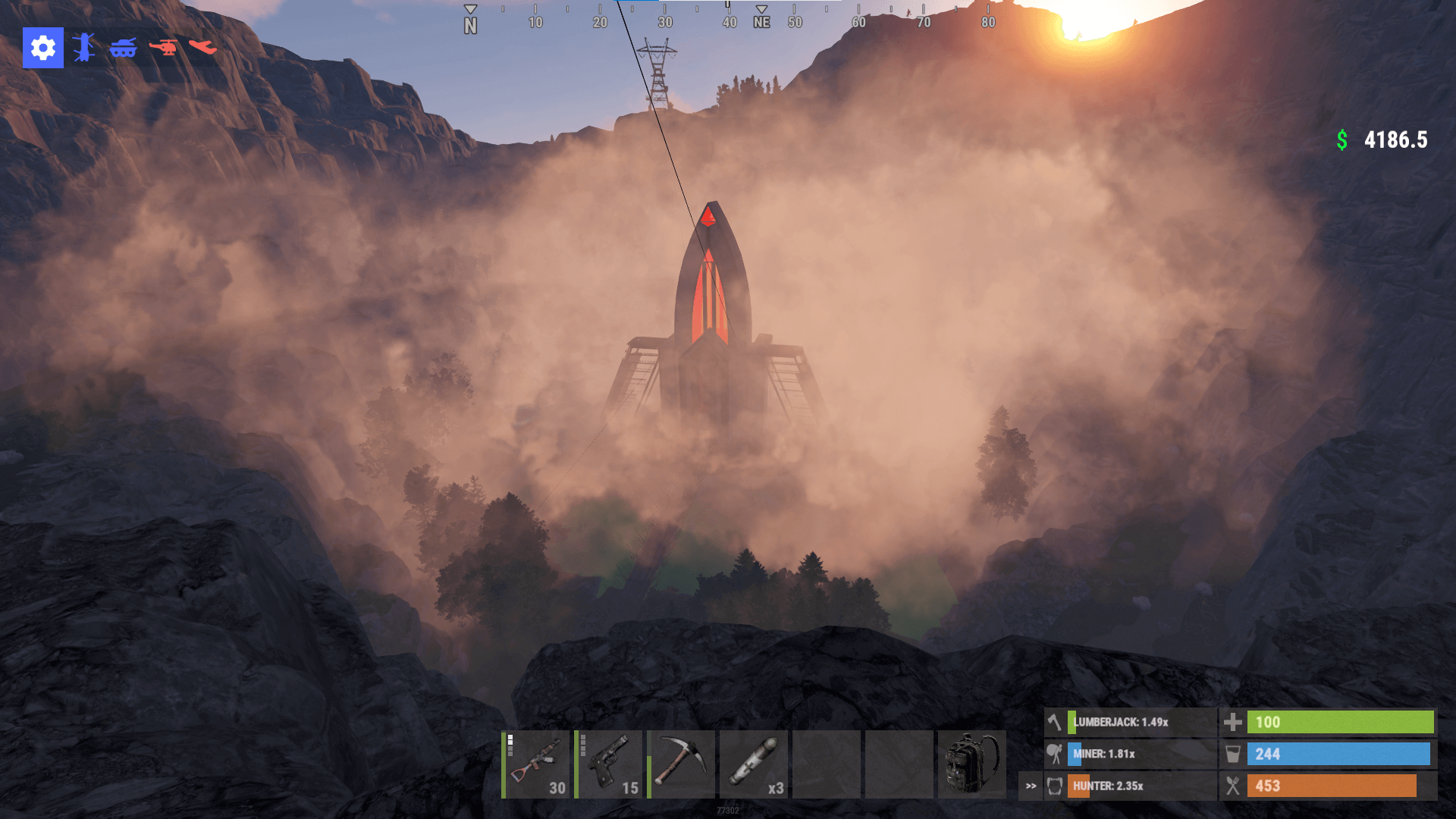Choose the pickaxe hotbar slot
The width and height of the screenshot is (1456, 819).
(681, 764)
